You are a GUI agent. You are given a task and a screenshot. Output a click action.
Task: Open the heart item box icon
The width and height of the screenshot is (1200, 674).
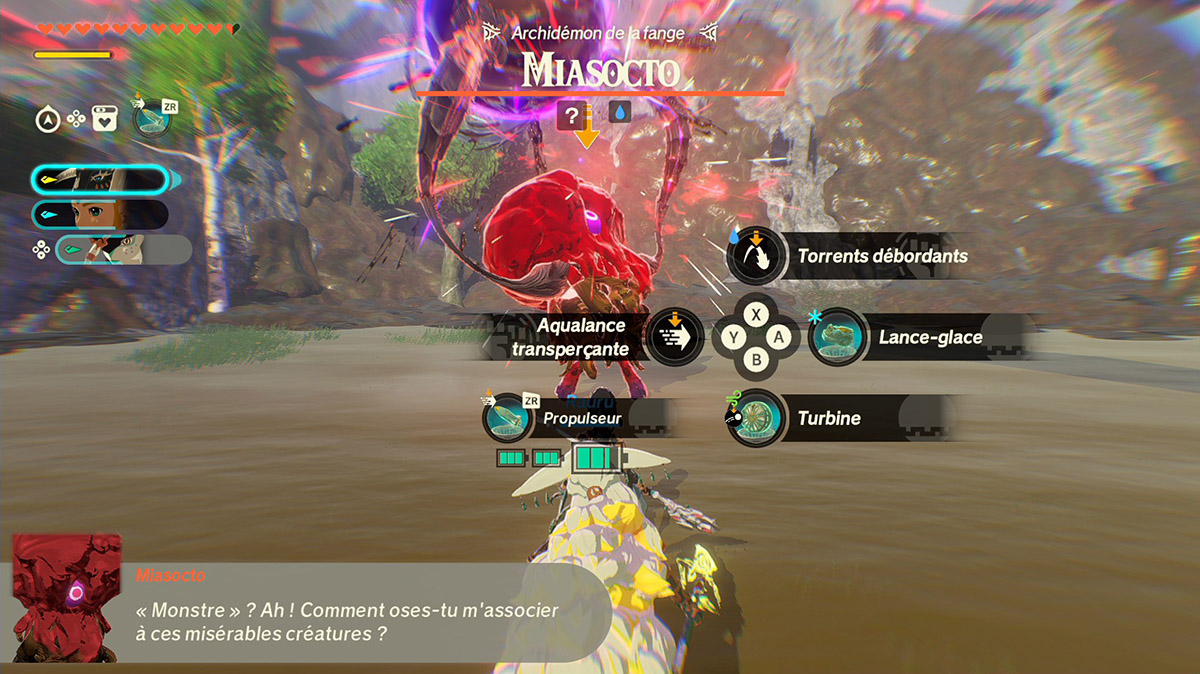(105, 120)
